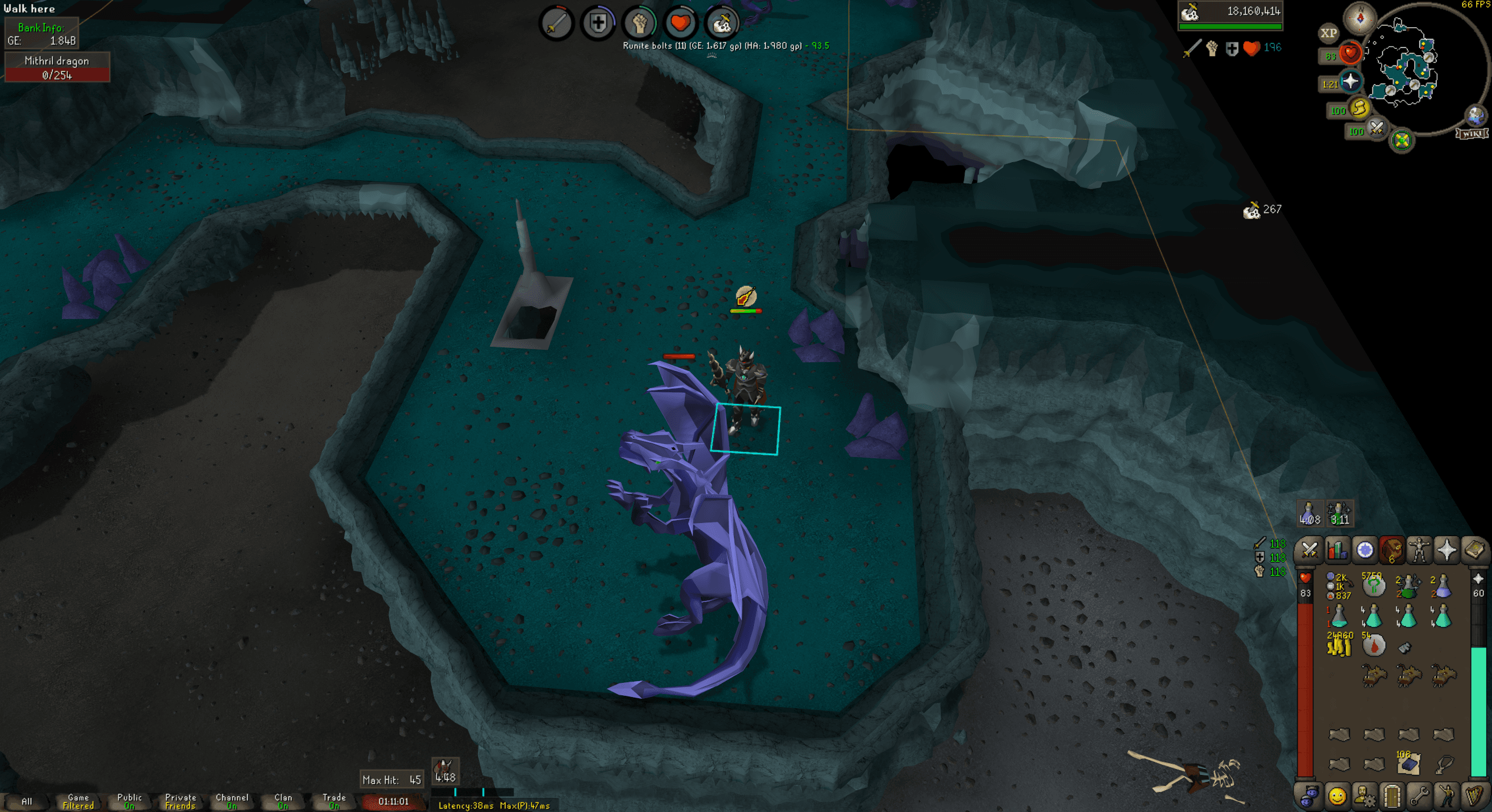View the Quest List tab
The height and width of the screenshot is (812, 1492).
click(1365, 551)
